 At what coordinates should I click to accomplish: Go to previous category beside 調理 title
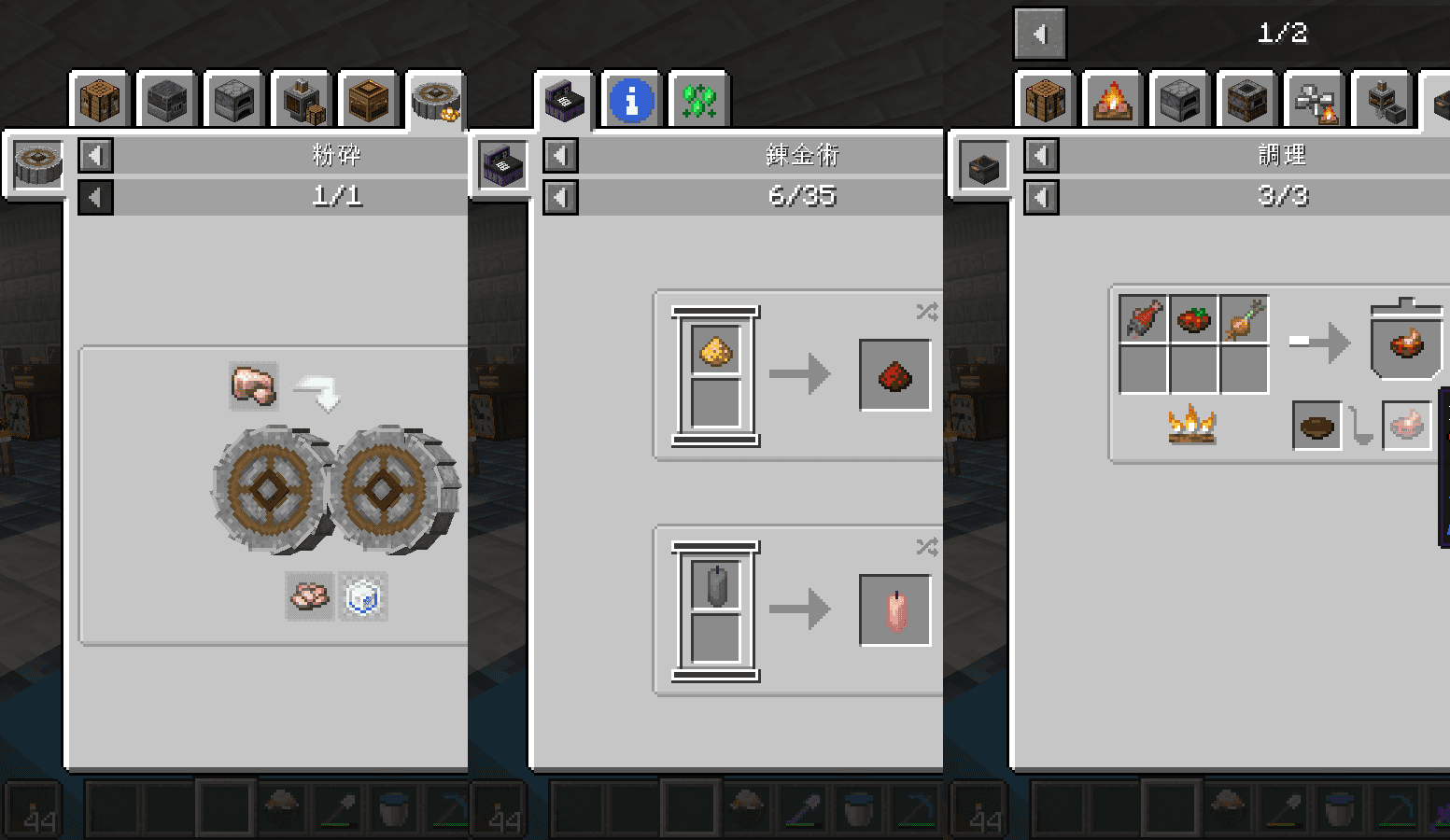pos(1041,155)
